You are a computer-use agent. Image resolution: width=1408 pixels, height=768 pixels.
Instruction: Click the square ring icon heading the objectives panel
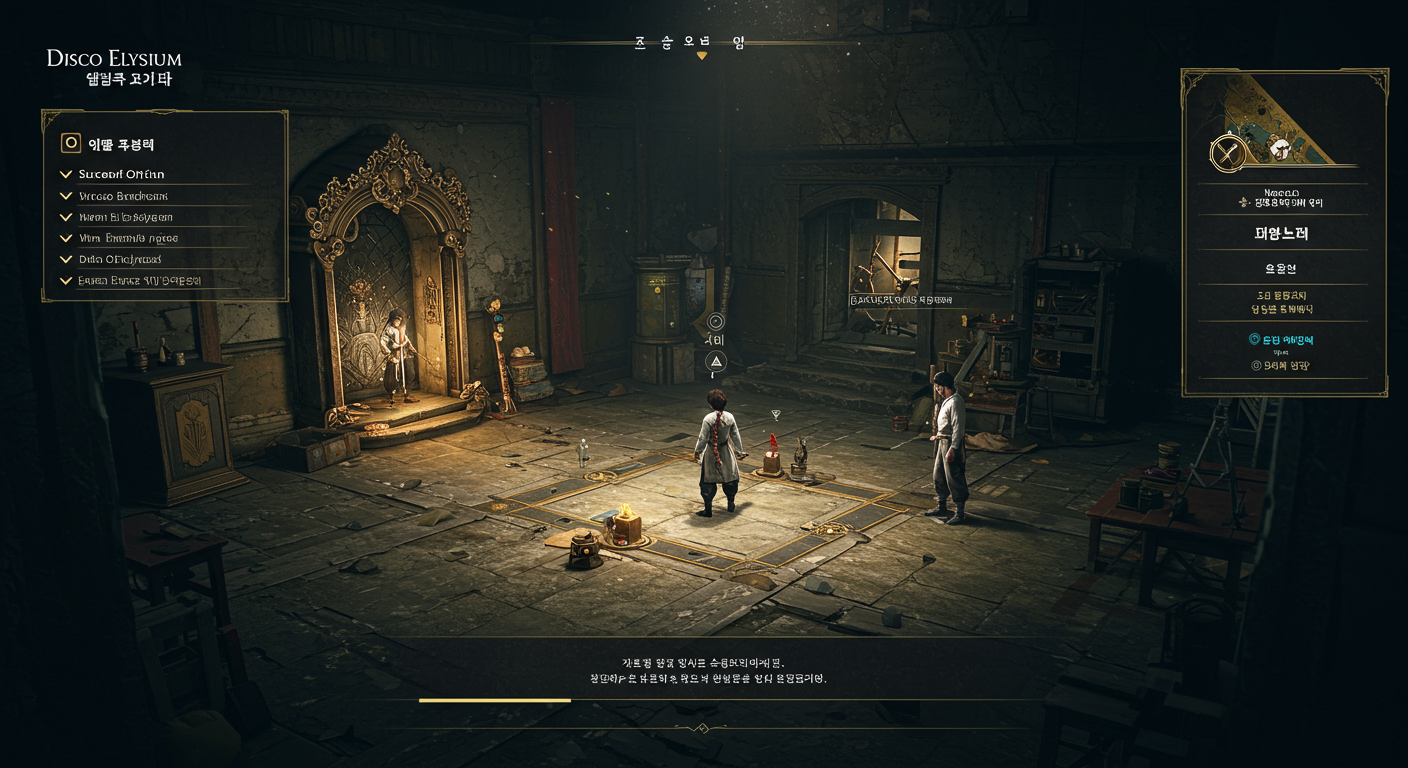[71, 143]
